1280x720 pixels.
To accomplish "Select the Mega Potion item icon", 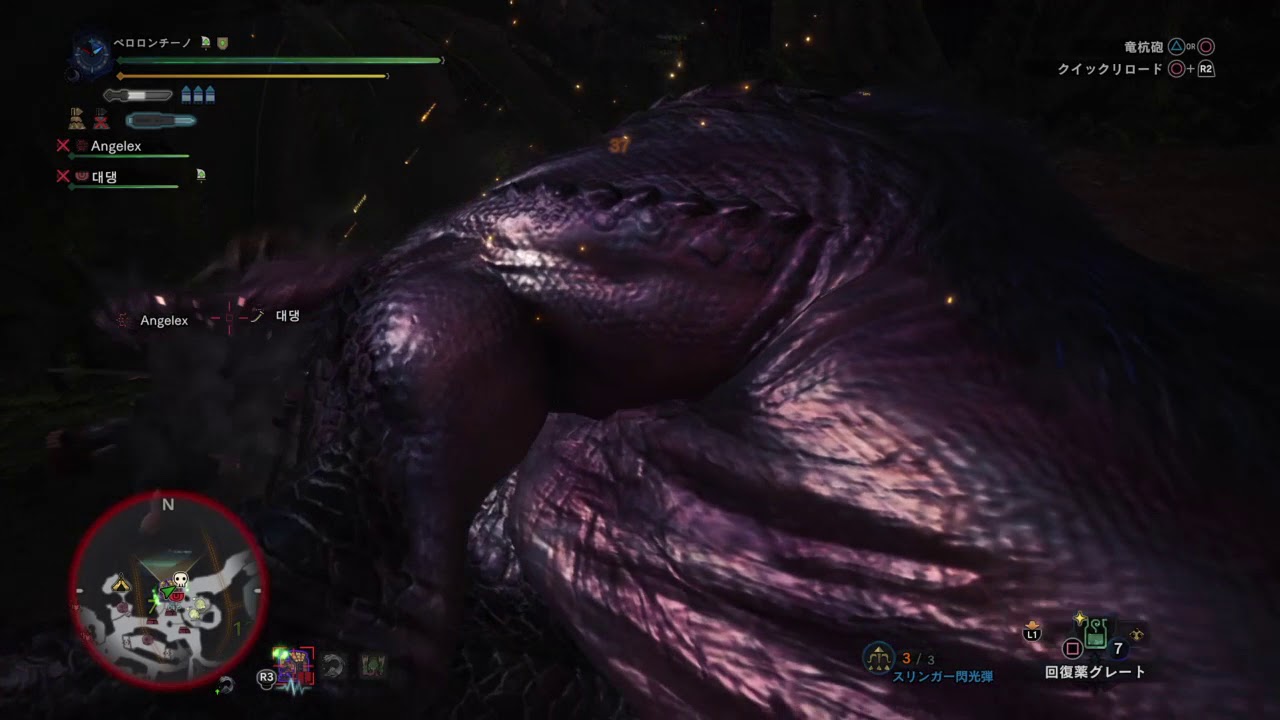I will point(1095,634).
